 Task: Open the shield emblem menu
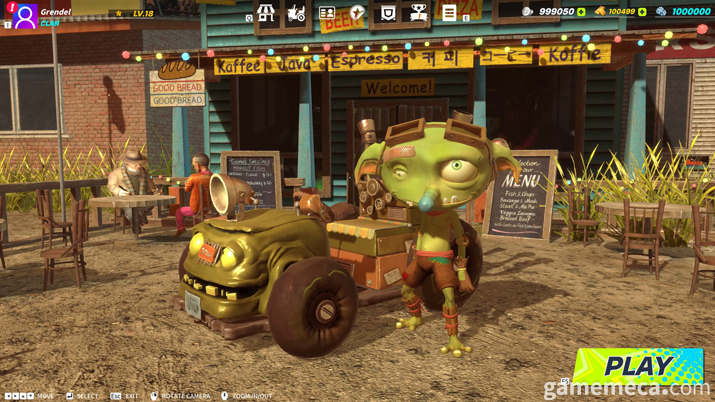tap(388, 14)
